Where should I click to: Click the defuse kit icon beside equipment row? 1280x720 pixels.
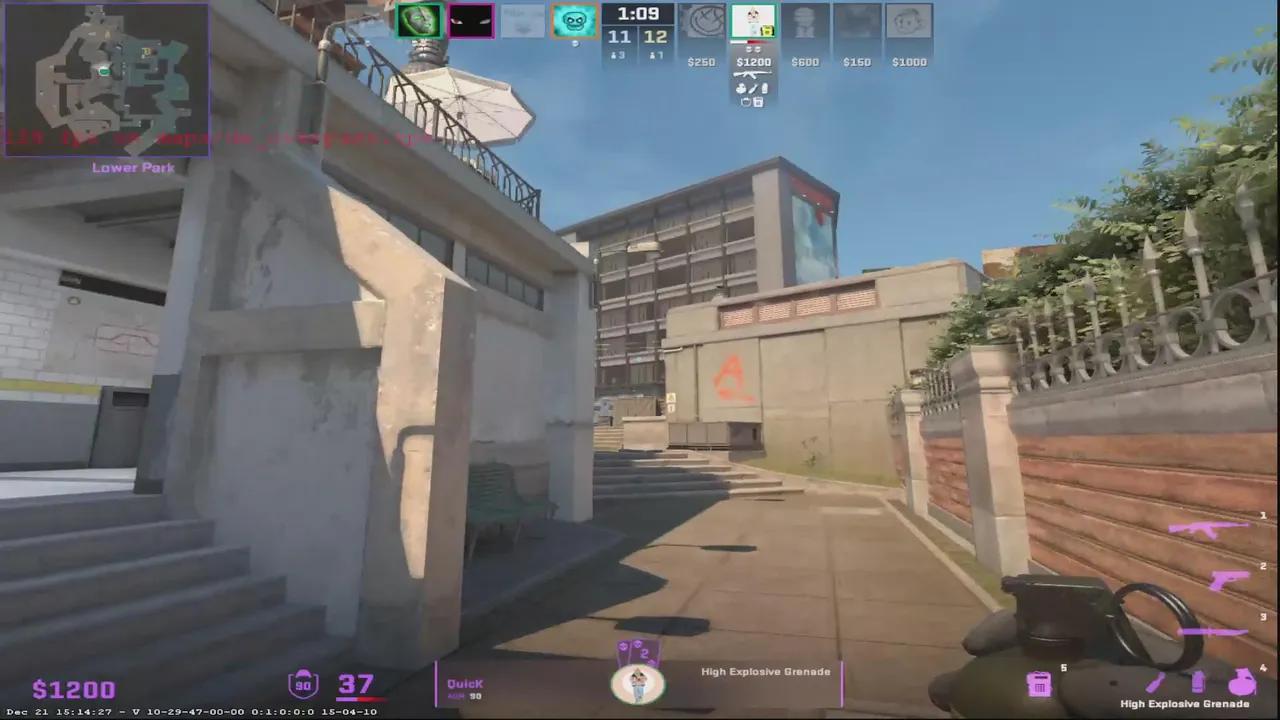[744, 102]
